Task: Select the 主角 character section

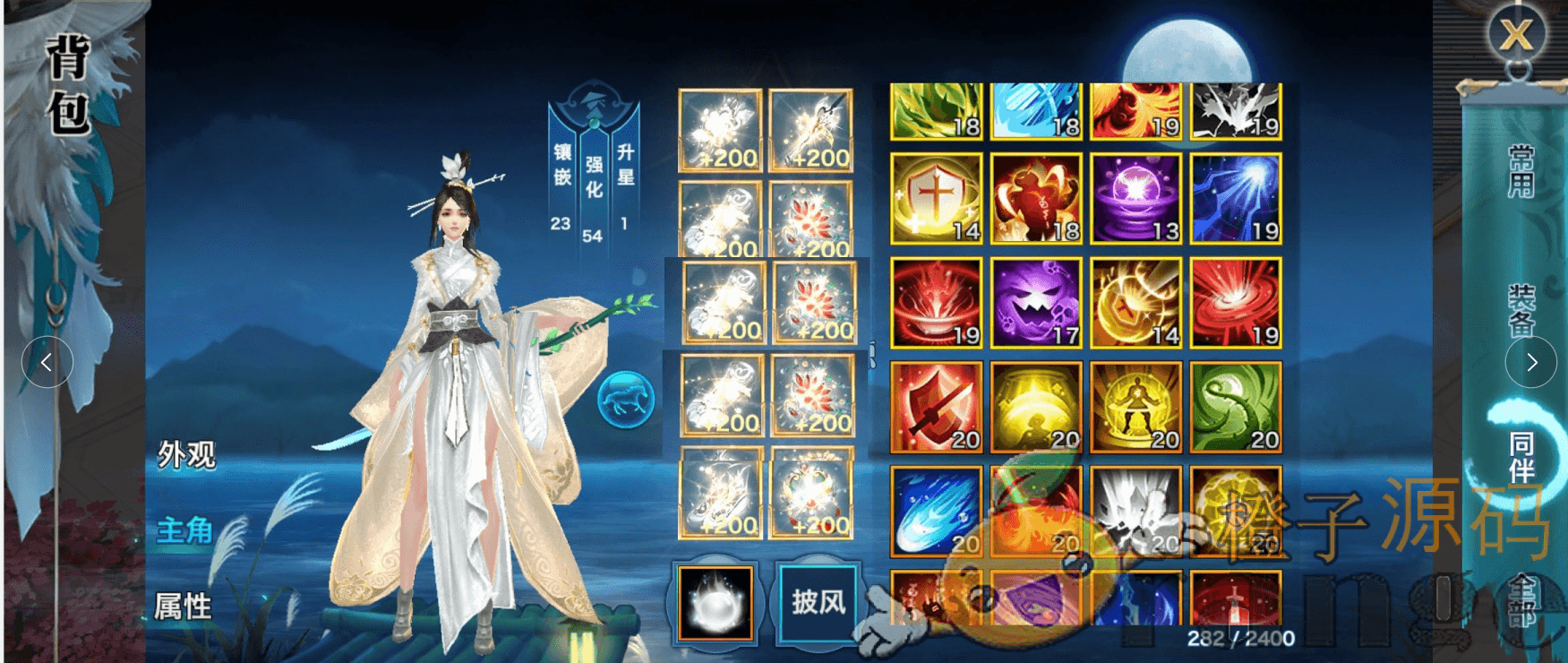Action: pyautogui.click(x=184, y=530)
